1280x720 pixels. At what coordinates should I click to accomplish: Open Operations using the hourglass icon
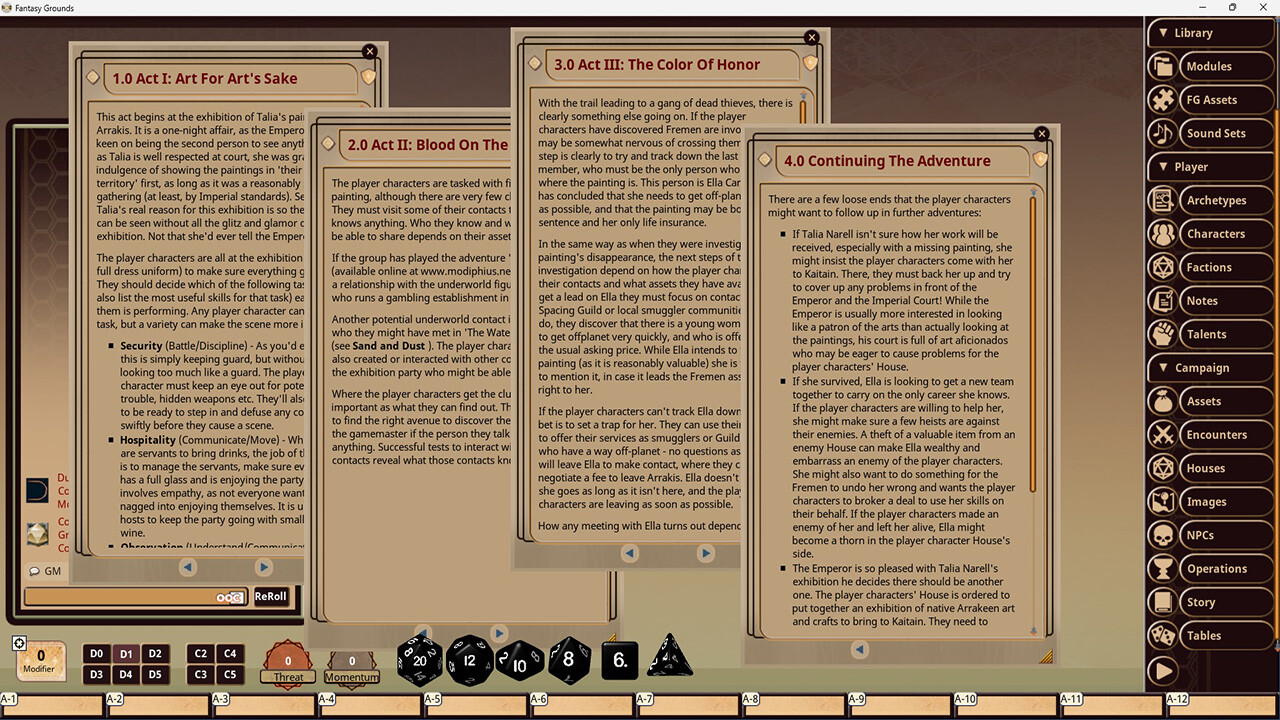(1162, 568)
